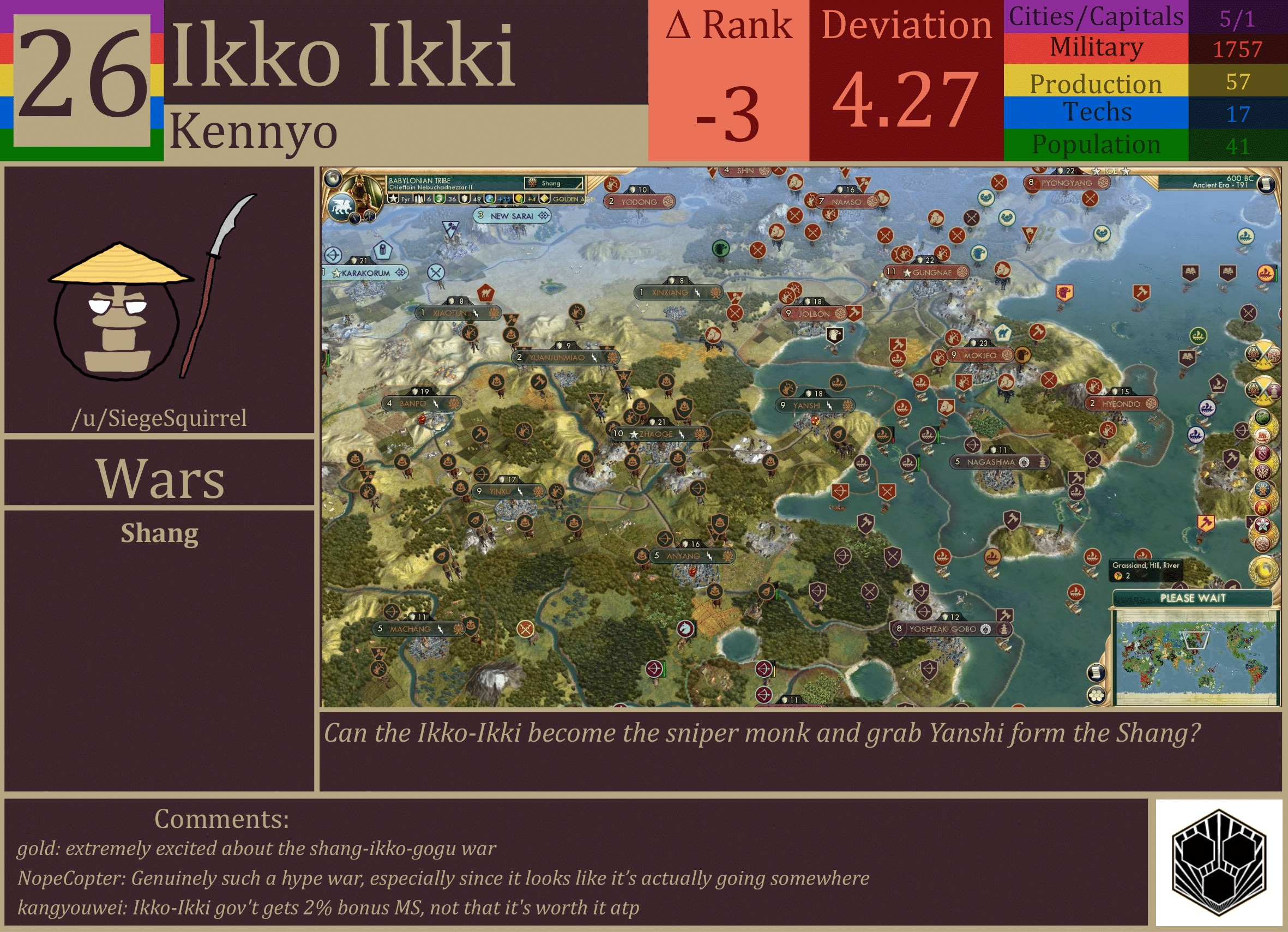Click the pagoda icon on Yoshizaki Gobo banner
The image size is (1288, 932).
(x=1005, y=630)
